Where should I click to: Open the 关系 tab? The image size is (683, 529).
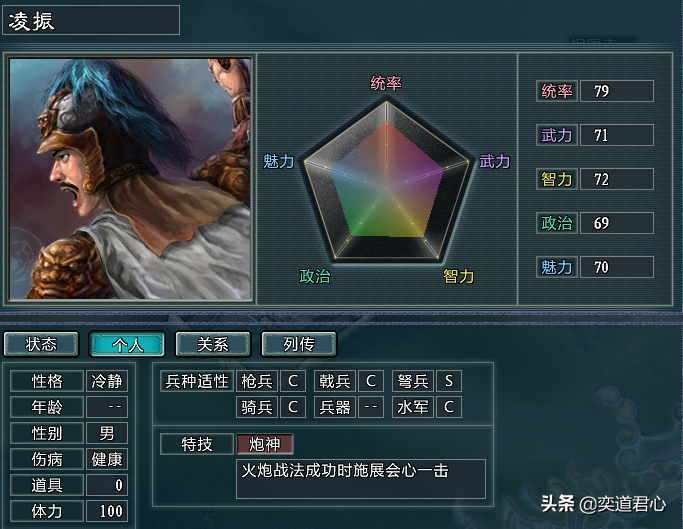click(x=213, y=344)
